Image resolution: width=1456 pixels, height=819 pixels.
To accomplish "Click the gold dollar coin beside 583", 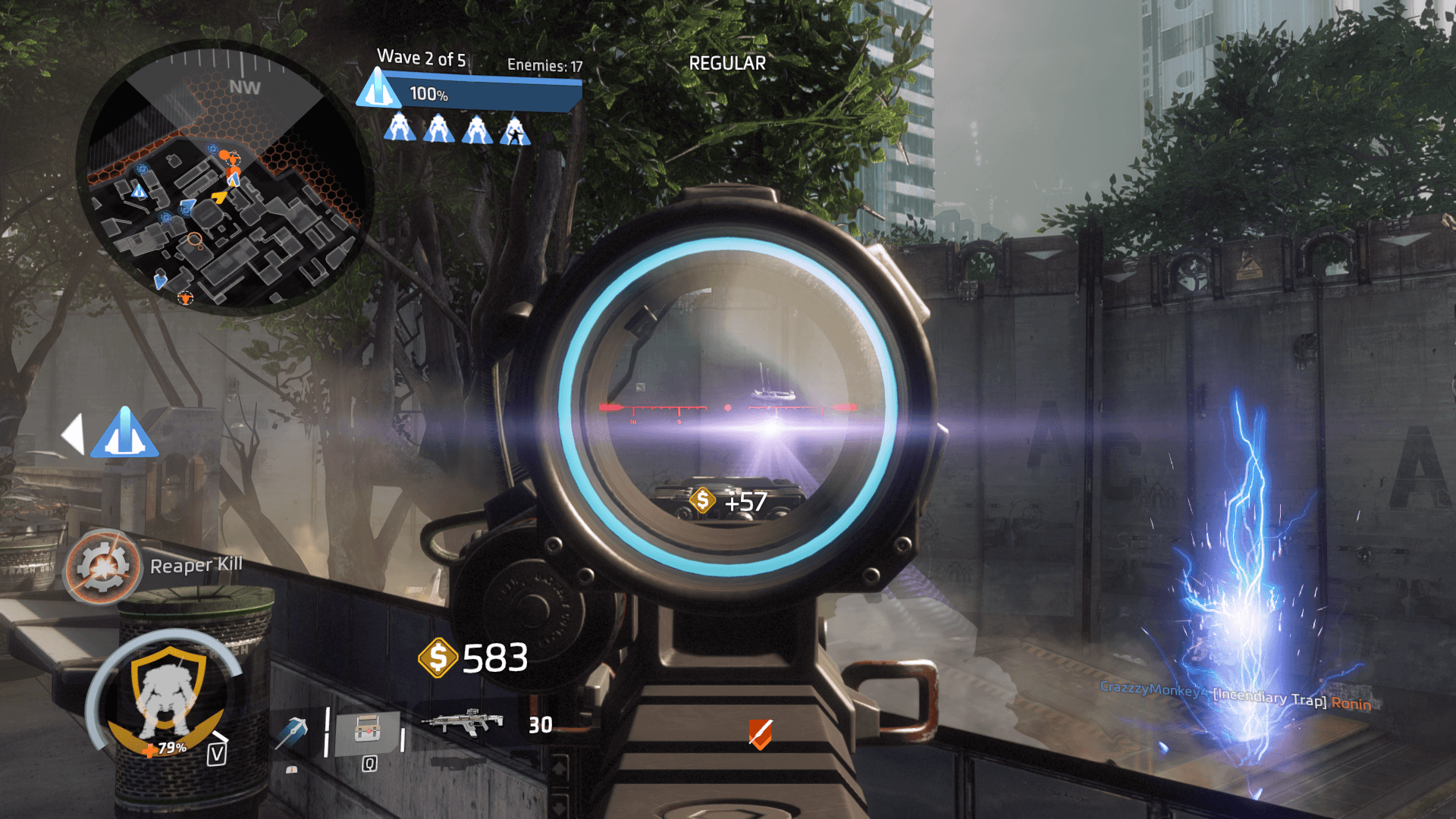I will [x=438, y=657].
